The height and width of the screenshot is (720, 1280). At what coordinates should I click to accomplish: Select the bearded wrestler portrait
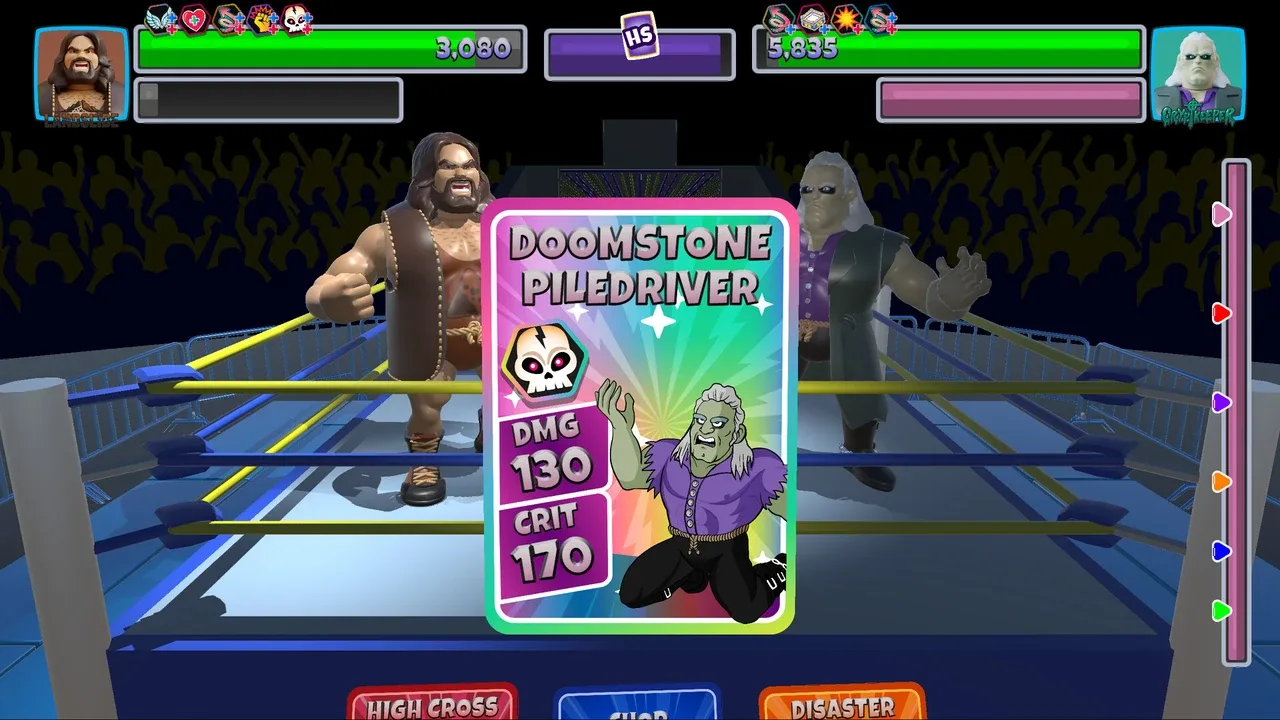[x=81, y=76]
